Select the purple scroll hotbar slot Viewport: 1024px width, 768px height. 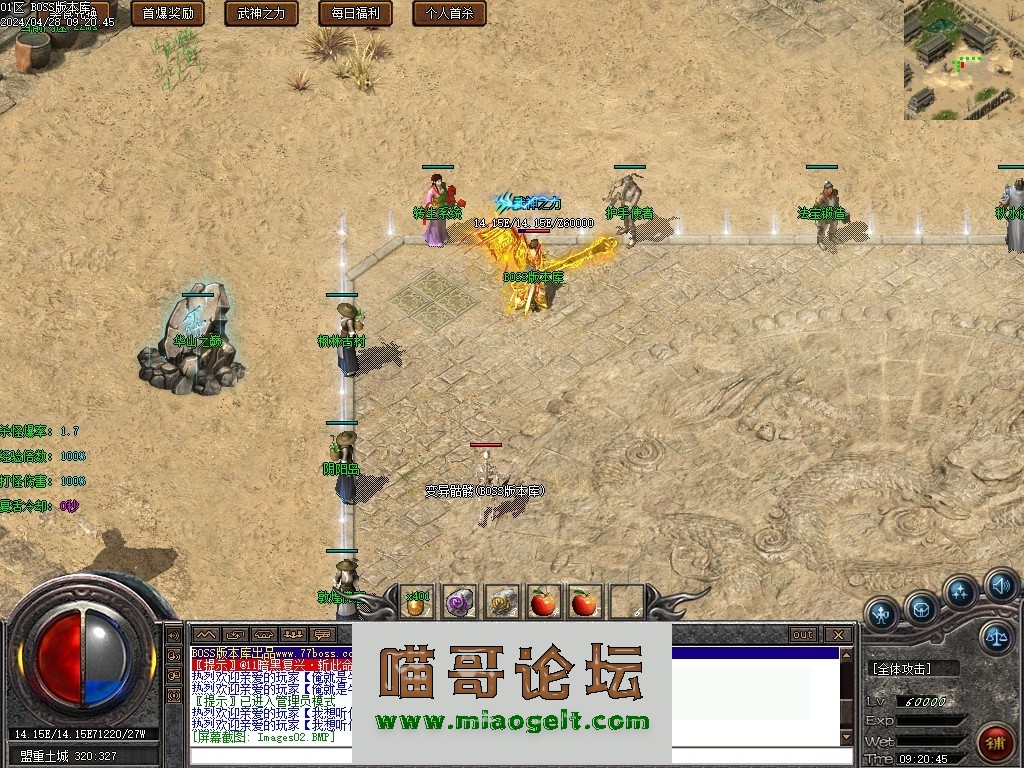coord(460,602)
